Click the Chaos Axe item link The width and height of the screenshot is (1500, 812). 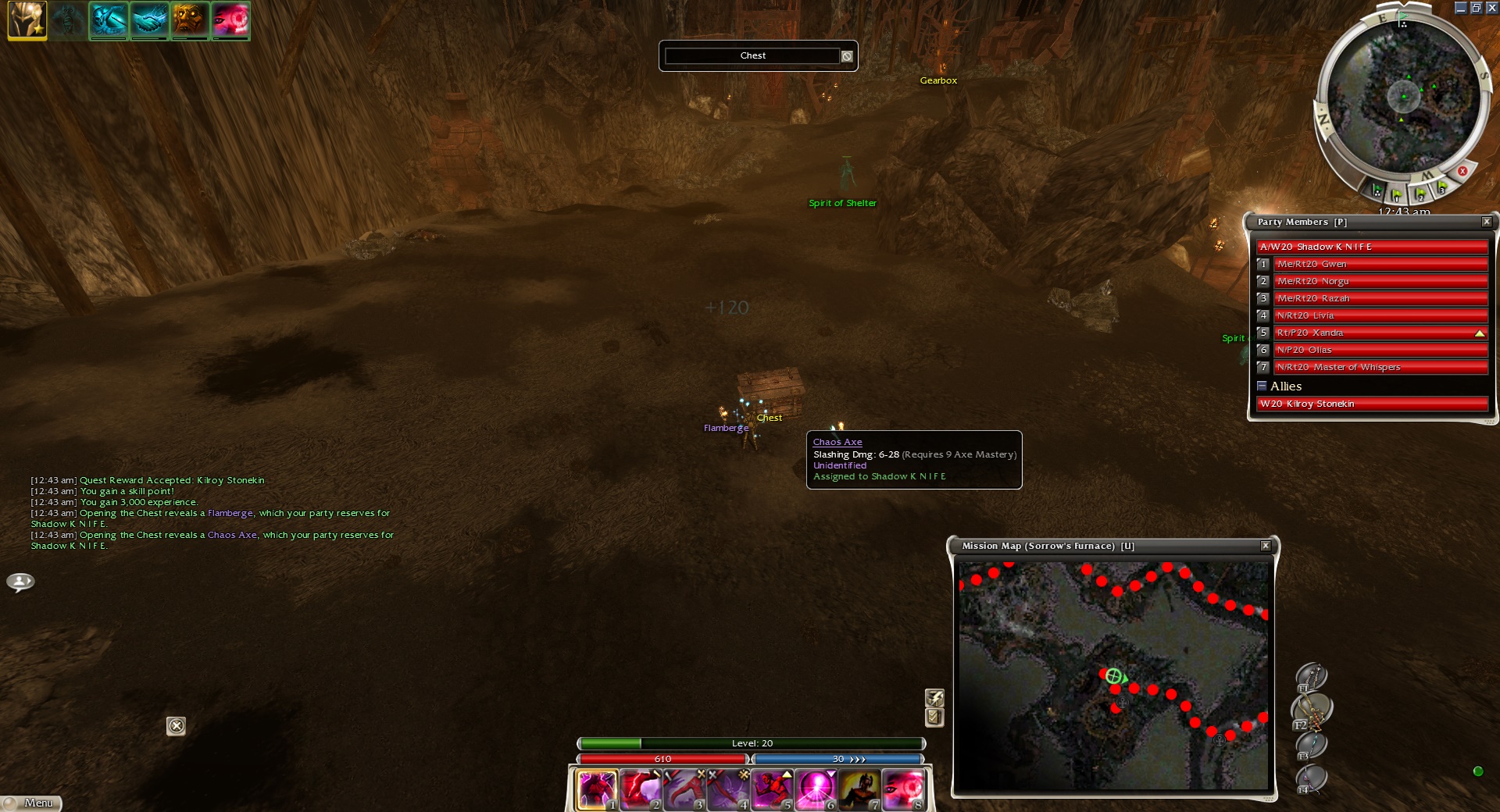(x=837, y=442)
